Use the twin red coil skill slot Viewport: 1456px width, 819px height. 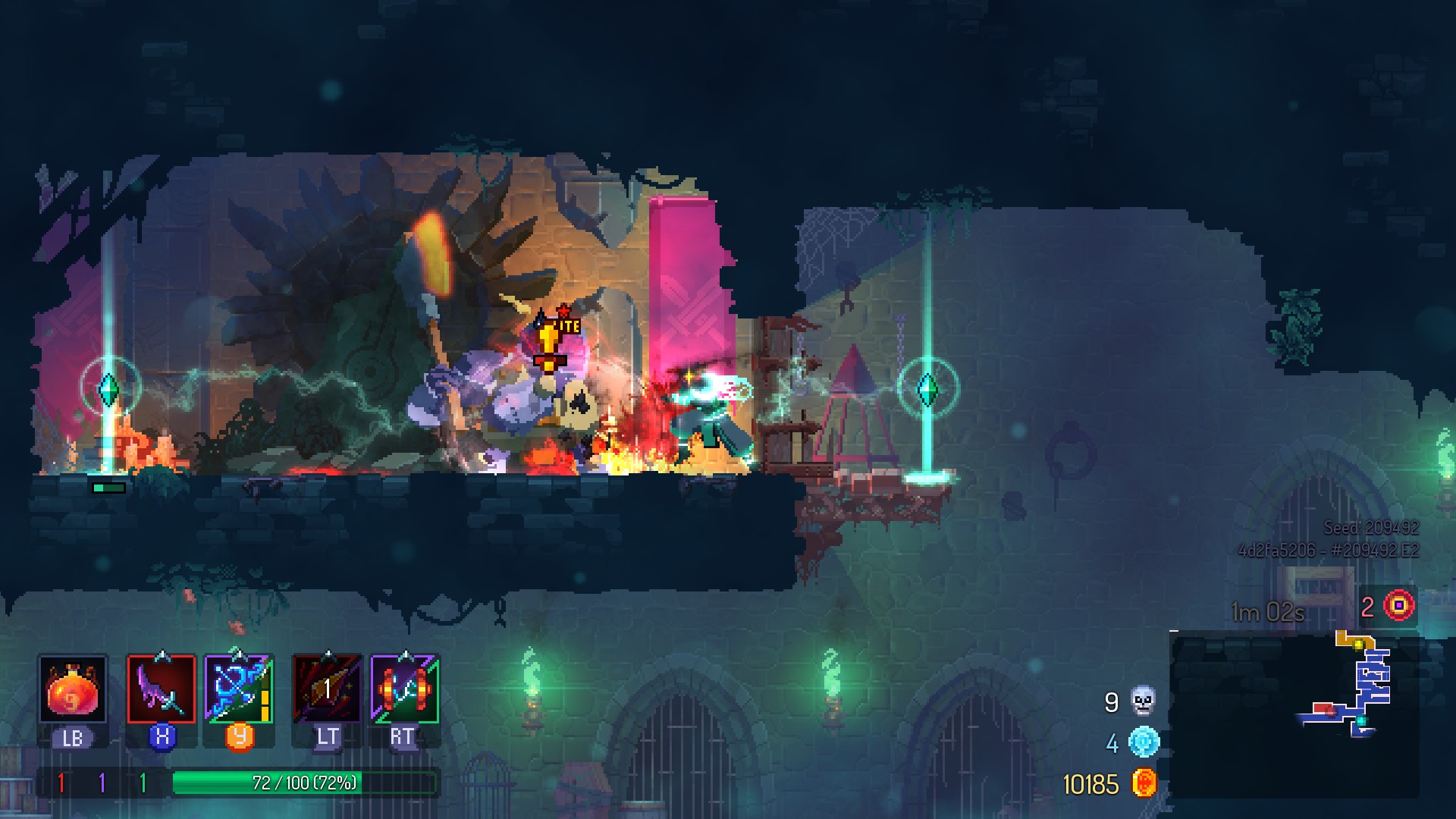pyautogui.click(x=405, y=689)
